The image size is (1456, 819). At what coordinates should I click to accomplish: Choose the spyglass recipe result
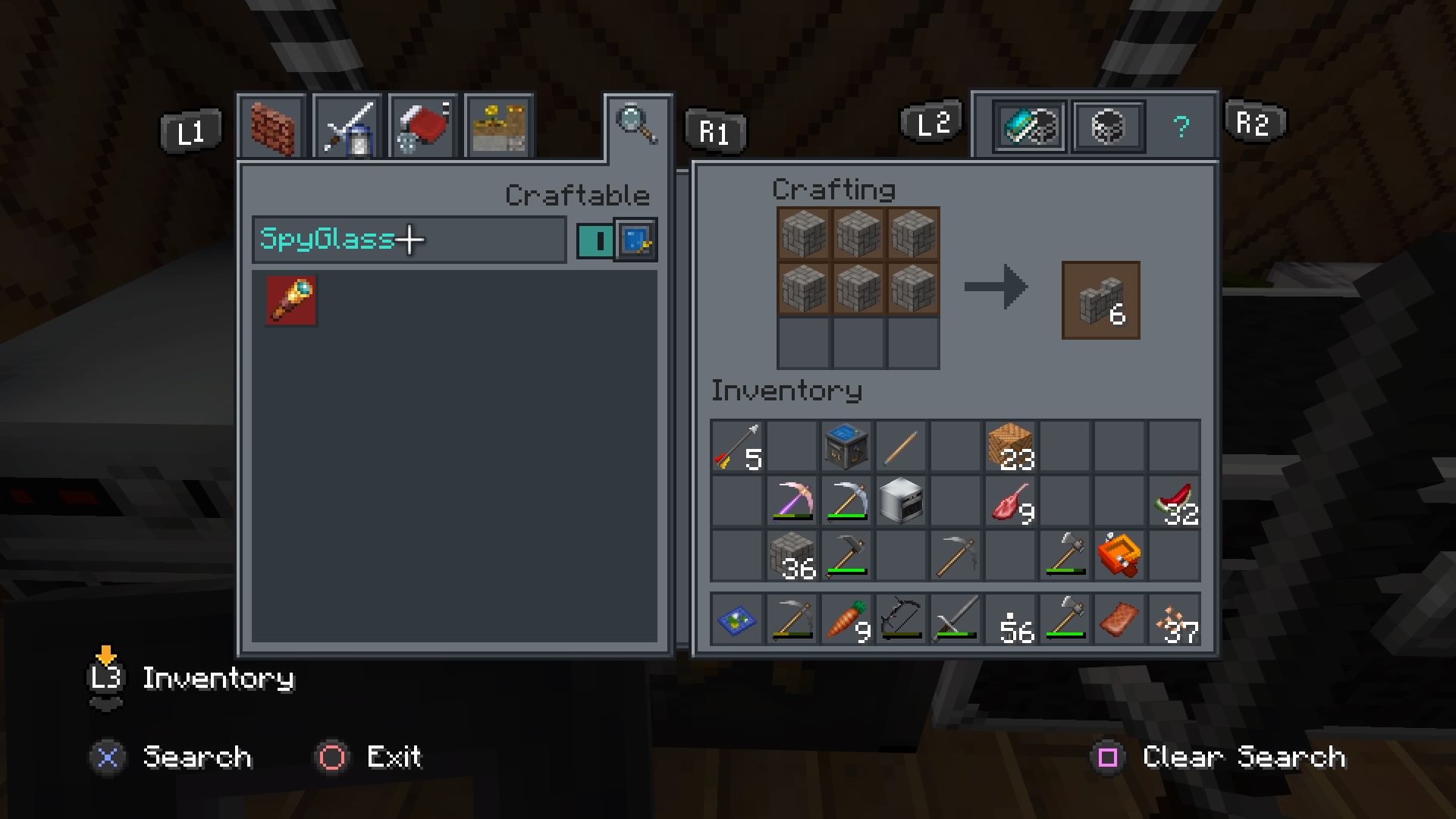pos(291,300)
